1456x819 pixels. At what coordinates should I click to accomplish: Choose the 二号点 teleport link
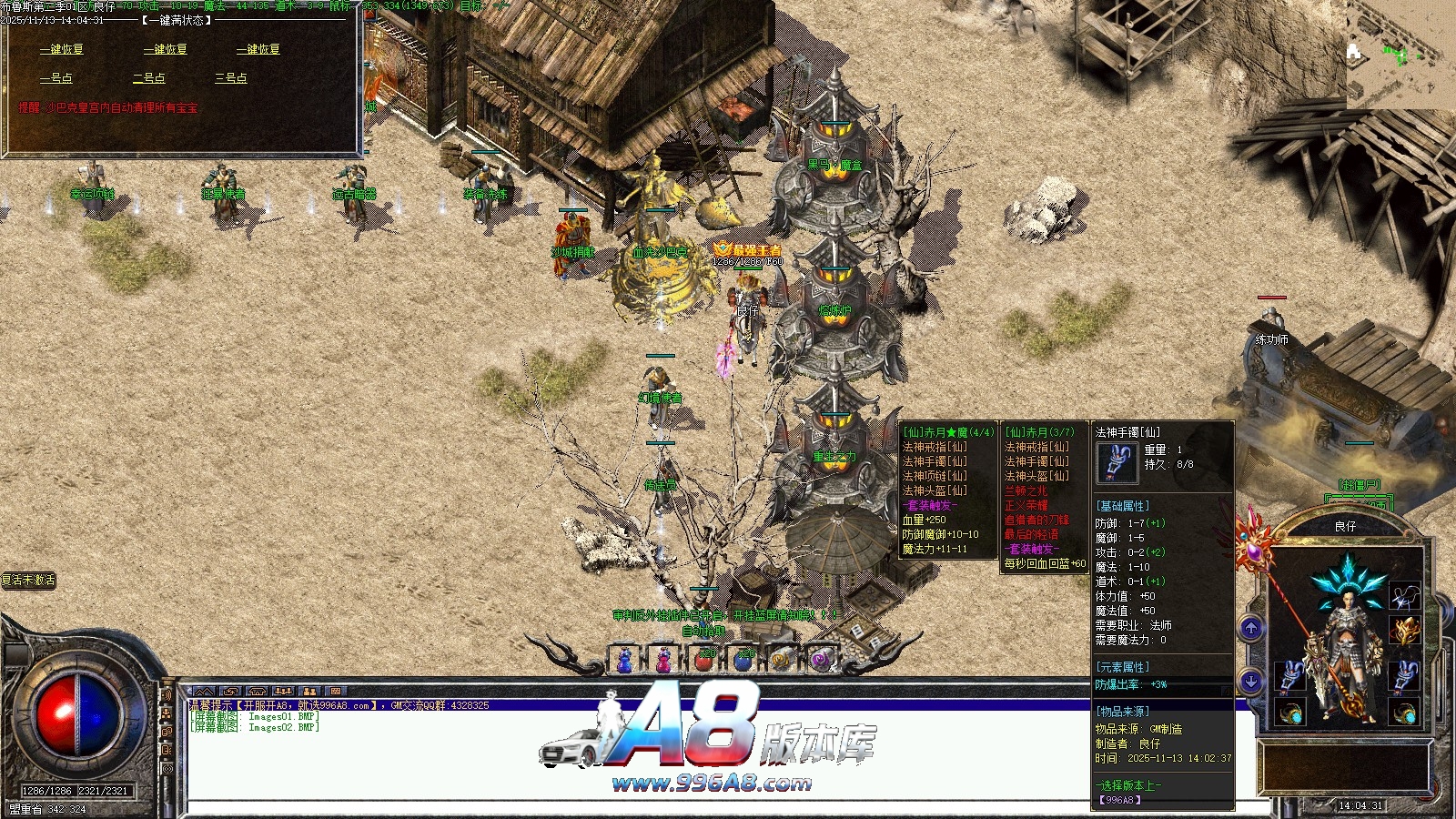click(x=149, y=78)
